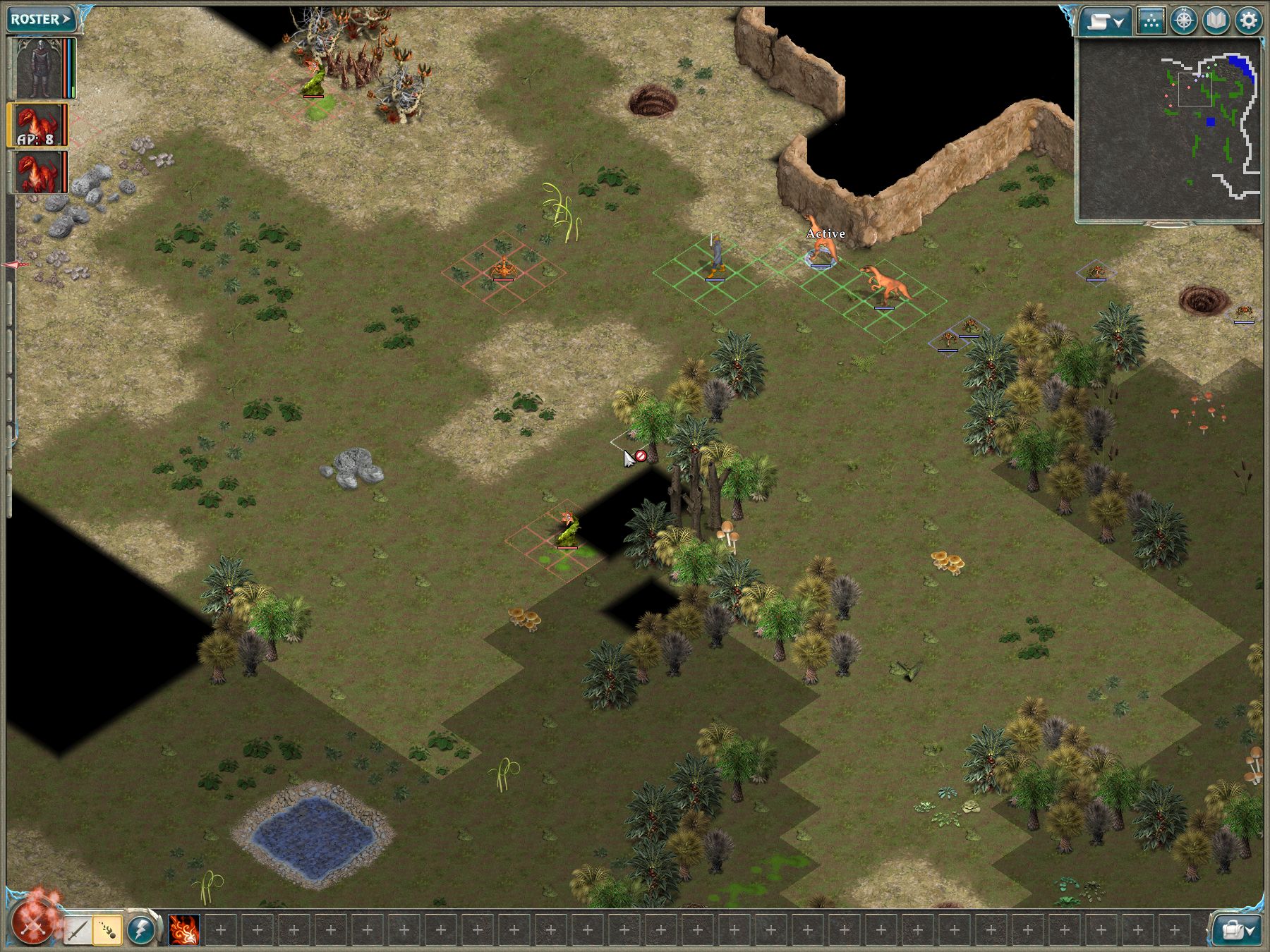The height and width of the screenshot is (952, 1270).
Task: Open the book journal icon
Action: tap(1216, 21)
